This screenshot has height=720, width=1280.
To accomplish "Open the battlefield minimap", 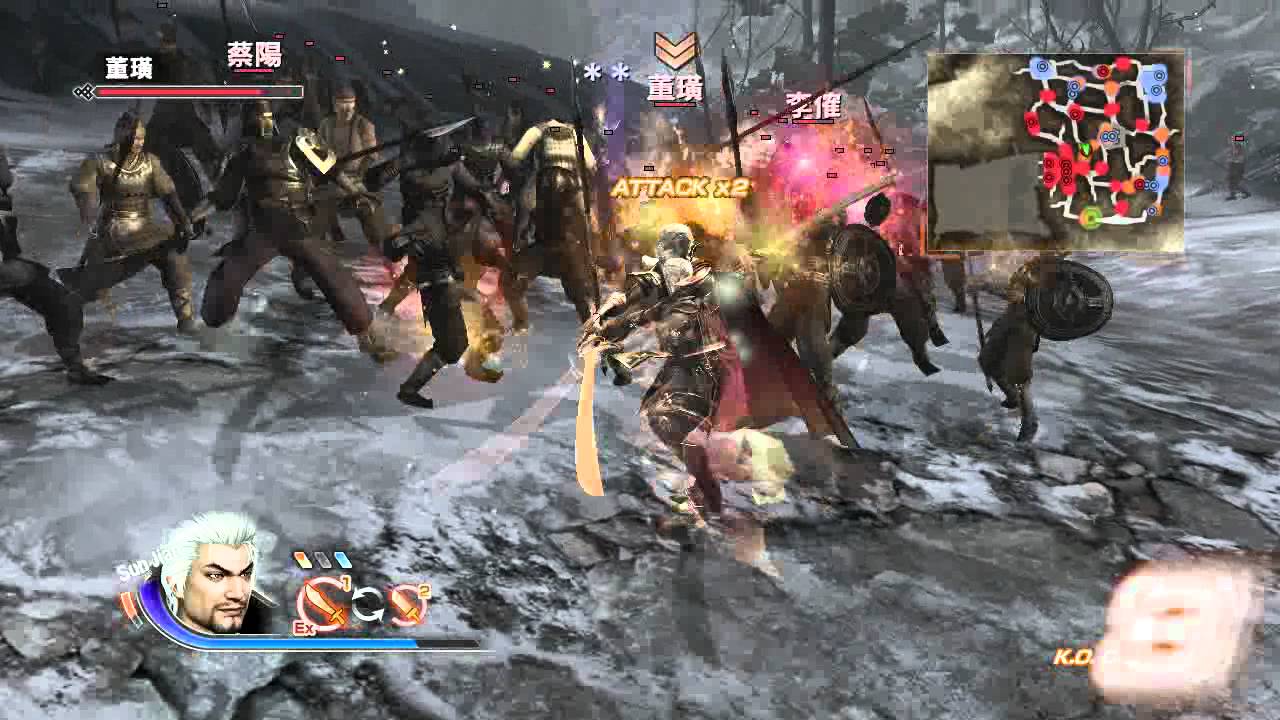I will click(1055, 152).
